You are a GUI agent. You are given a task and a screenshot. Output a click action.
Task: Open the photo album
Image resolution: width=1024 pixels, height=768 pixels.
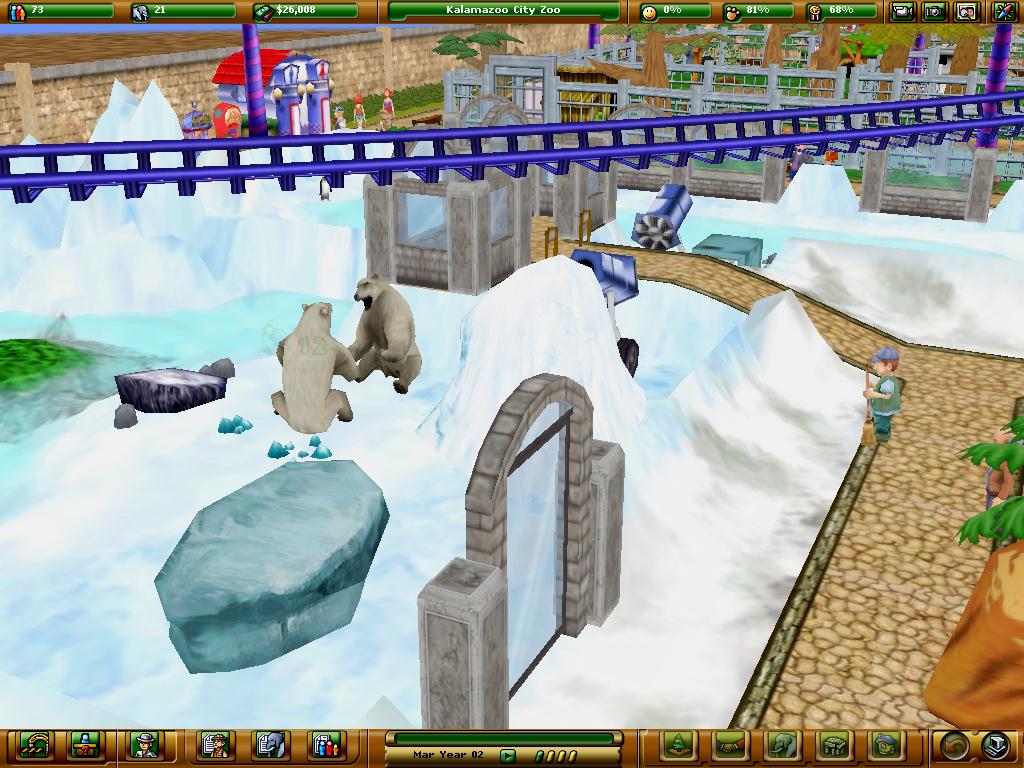(x=967, y=12)
